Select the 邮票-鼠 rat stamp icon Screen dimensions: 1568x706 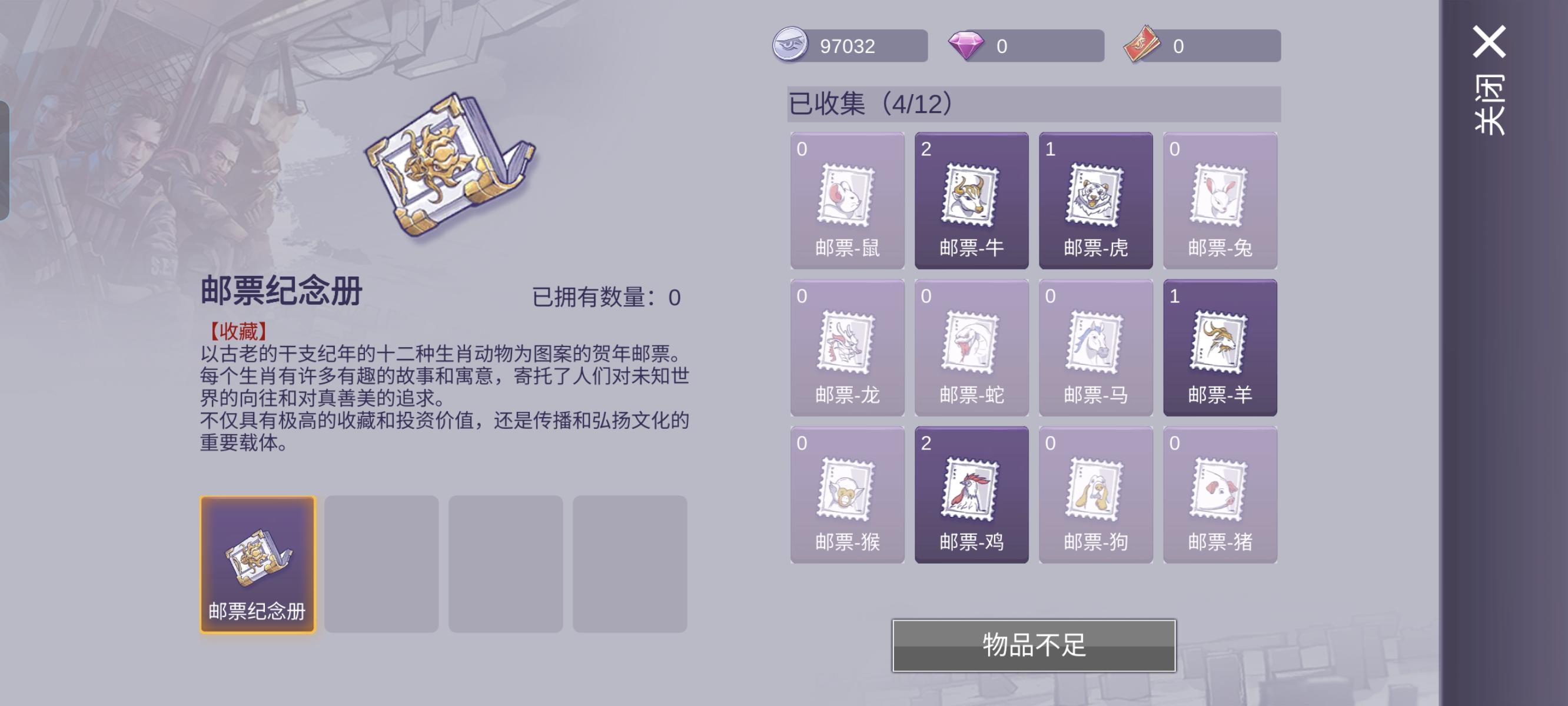848,201
